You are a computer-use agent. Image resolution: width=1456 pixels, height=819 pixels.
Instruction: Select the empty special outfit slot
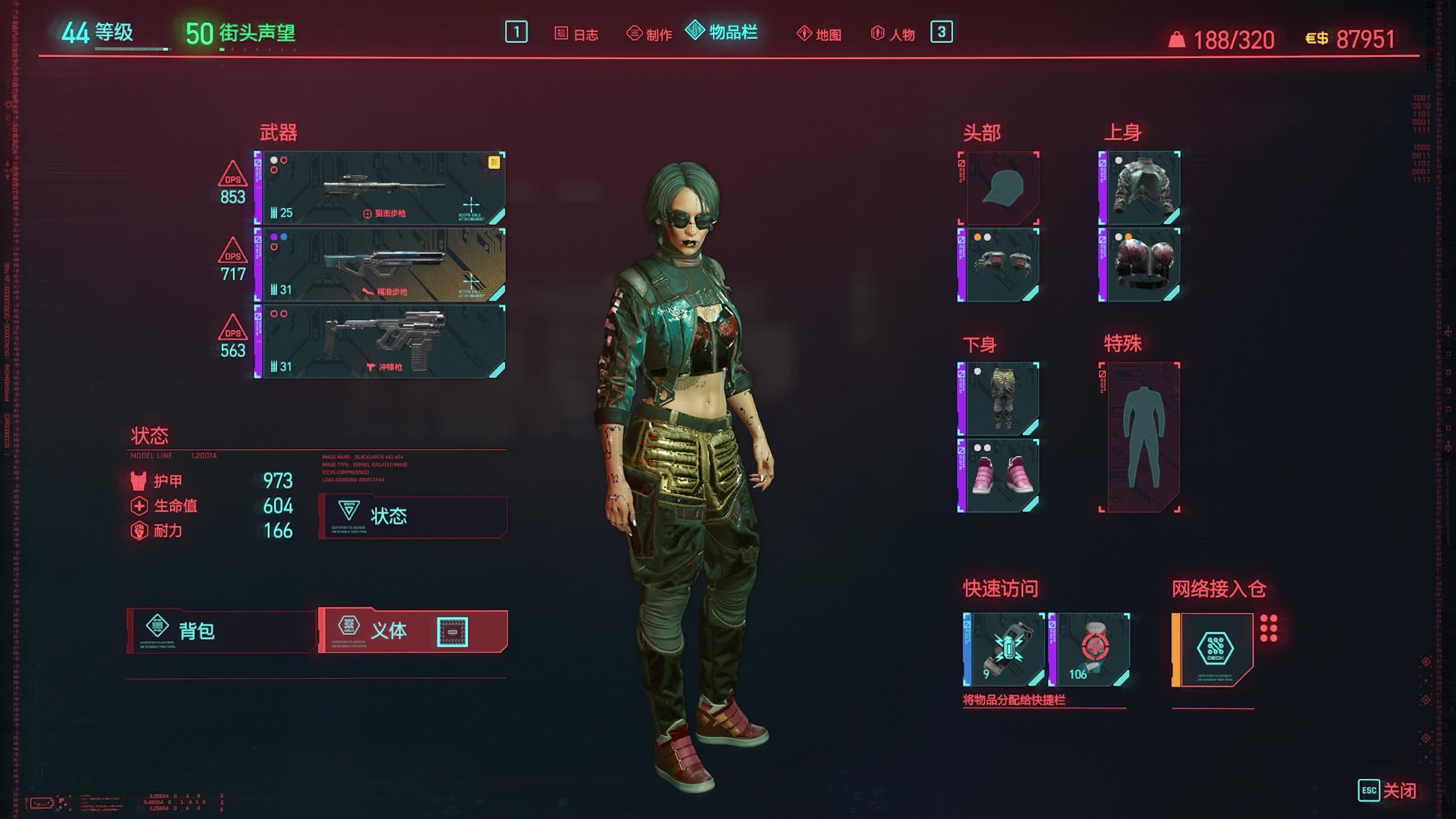[1140, 437]
